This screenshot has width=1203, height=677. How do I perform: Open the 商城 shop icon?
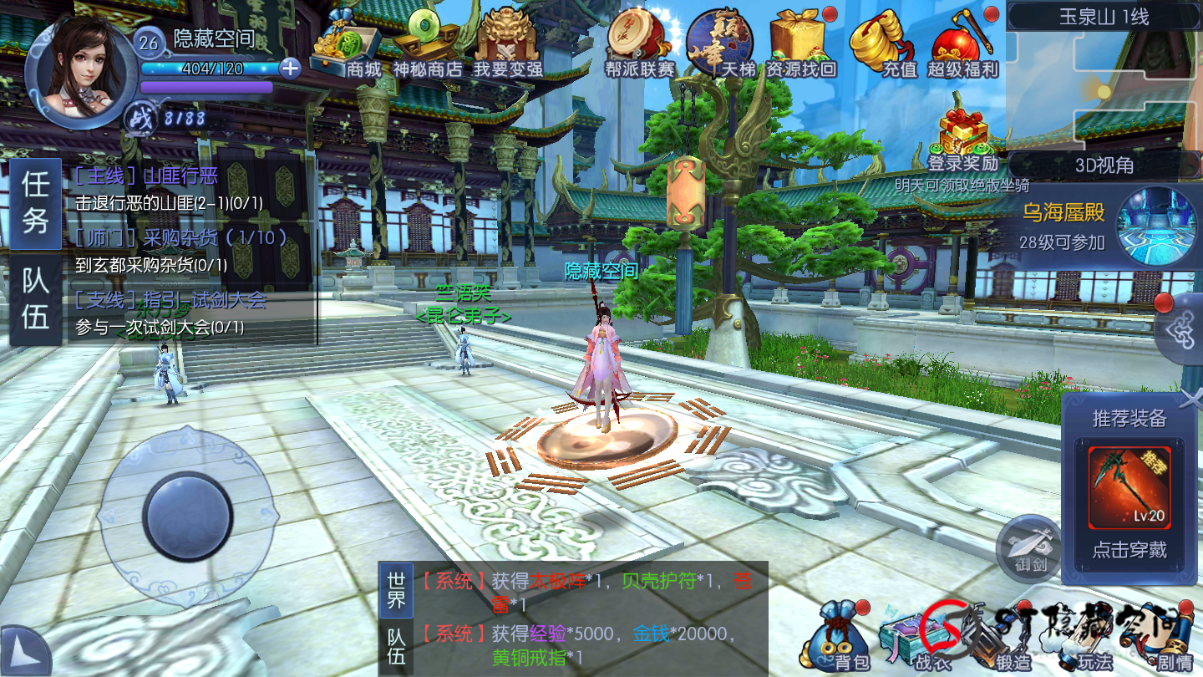pos(347,47)
